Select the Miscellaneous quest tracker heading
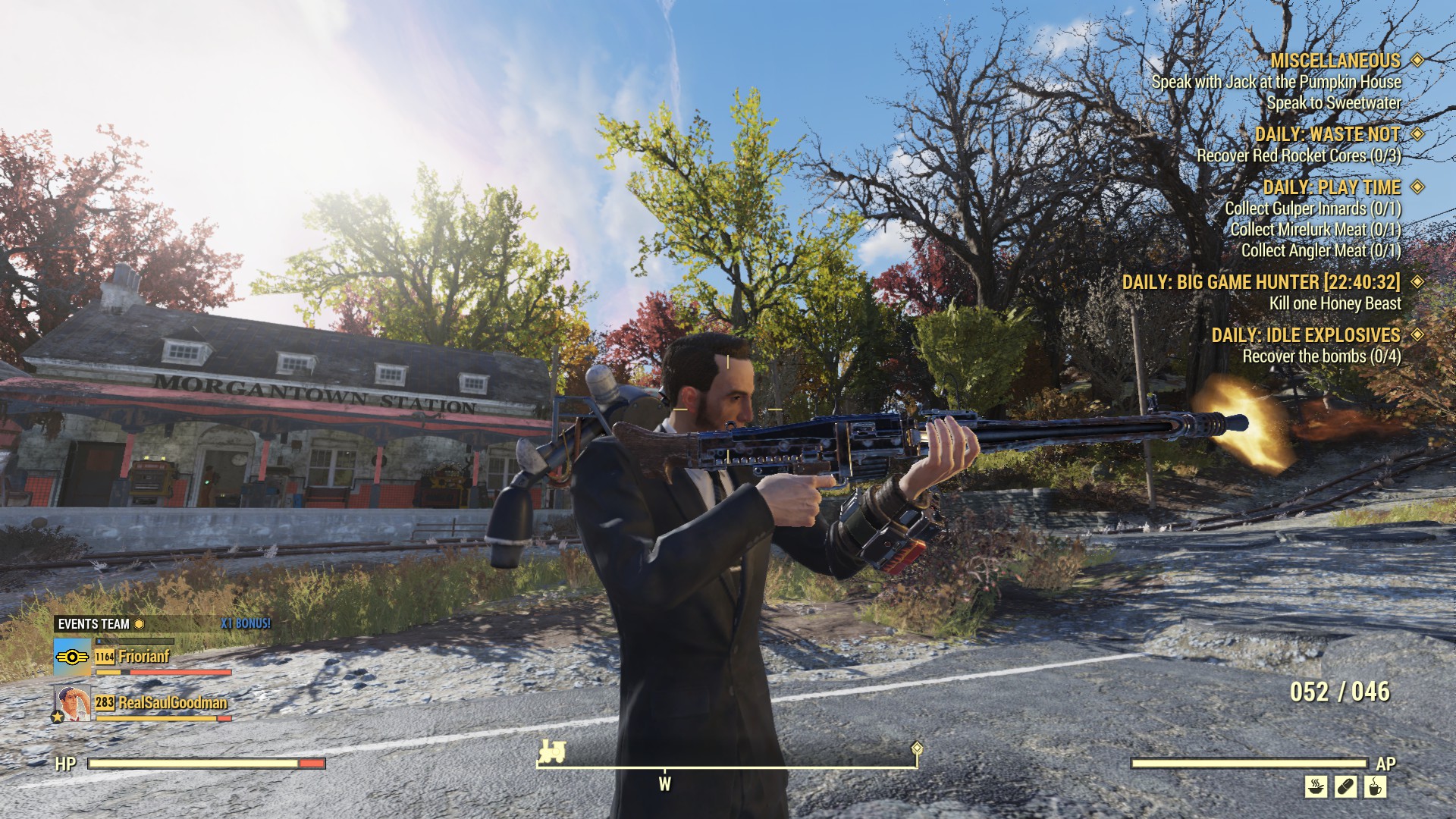 coord(1335,61)
